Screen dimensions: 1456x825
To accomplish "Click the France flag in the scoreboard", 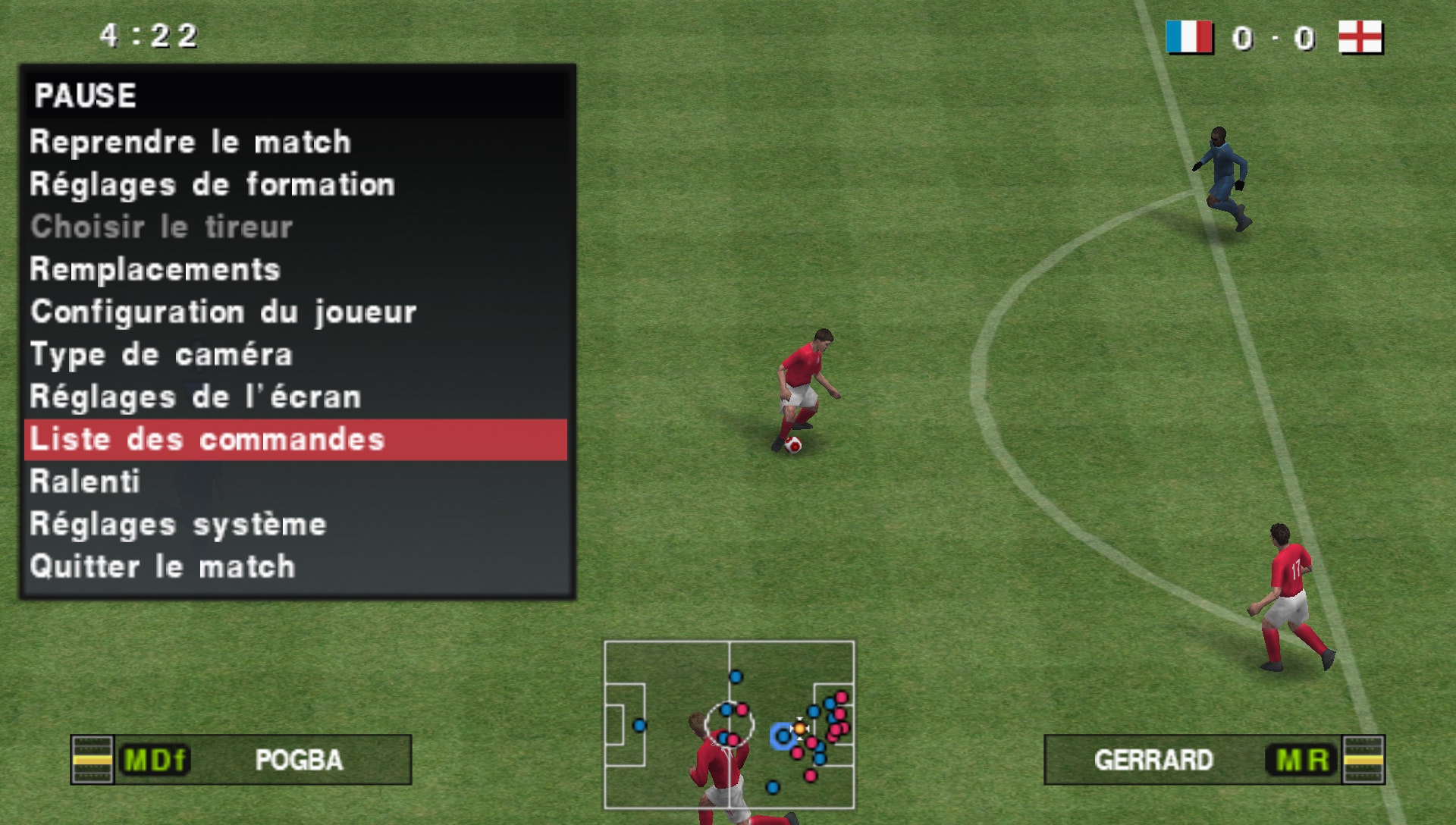I will click(1188, 36).
